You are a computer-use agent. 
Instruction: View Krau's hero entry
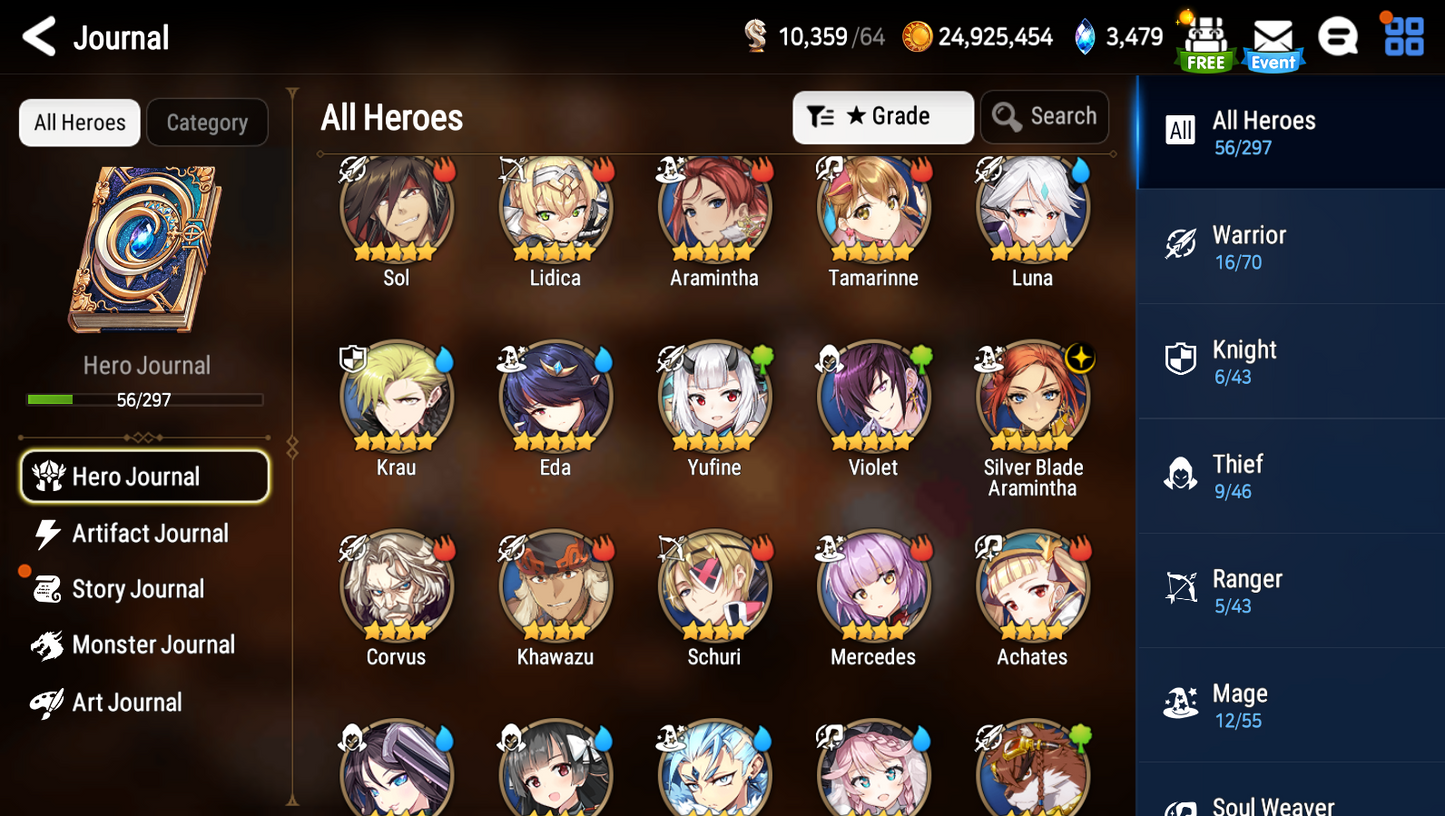[396, 398]
